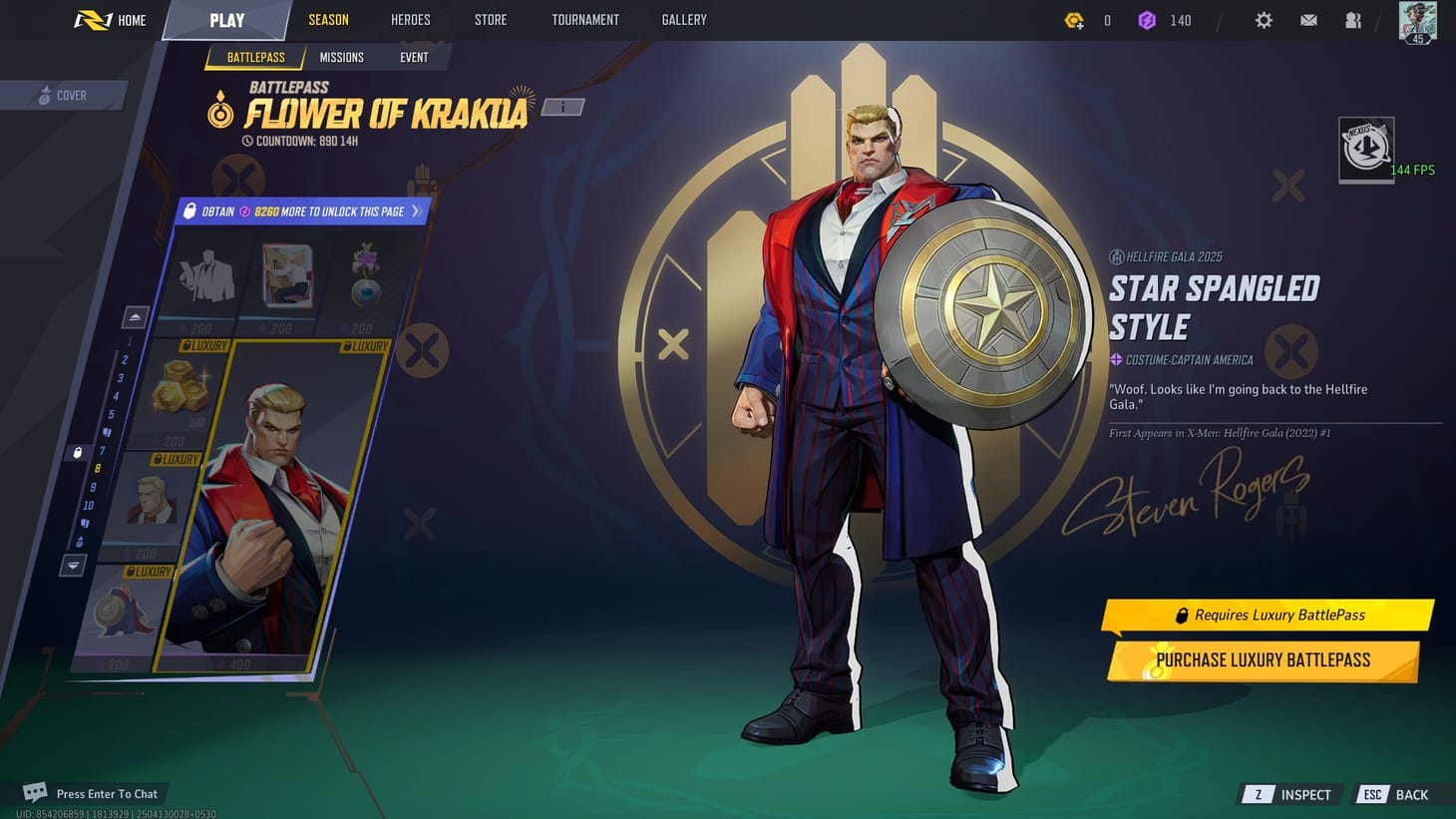Click the info button beside Flower of Krakoa
The height and width of the screenshot is (819, 1456).
click(x=561, y=106)
